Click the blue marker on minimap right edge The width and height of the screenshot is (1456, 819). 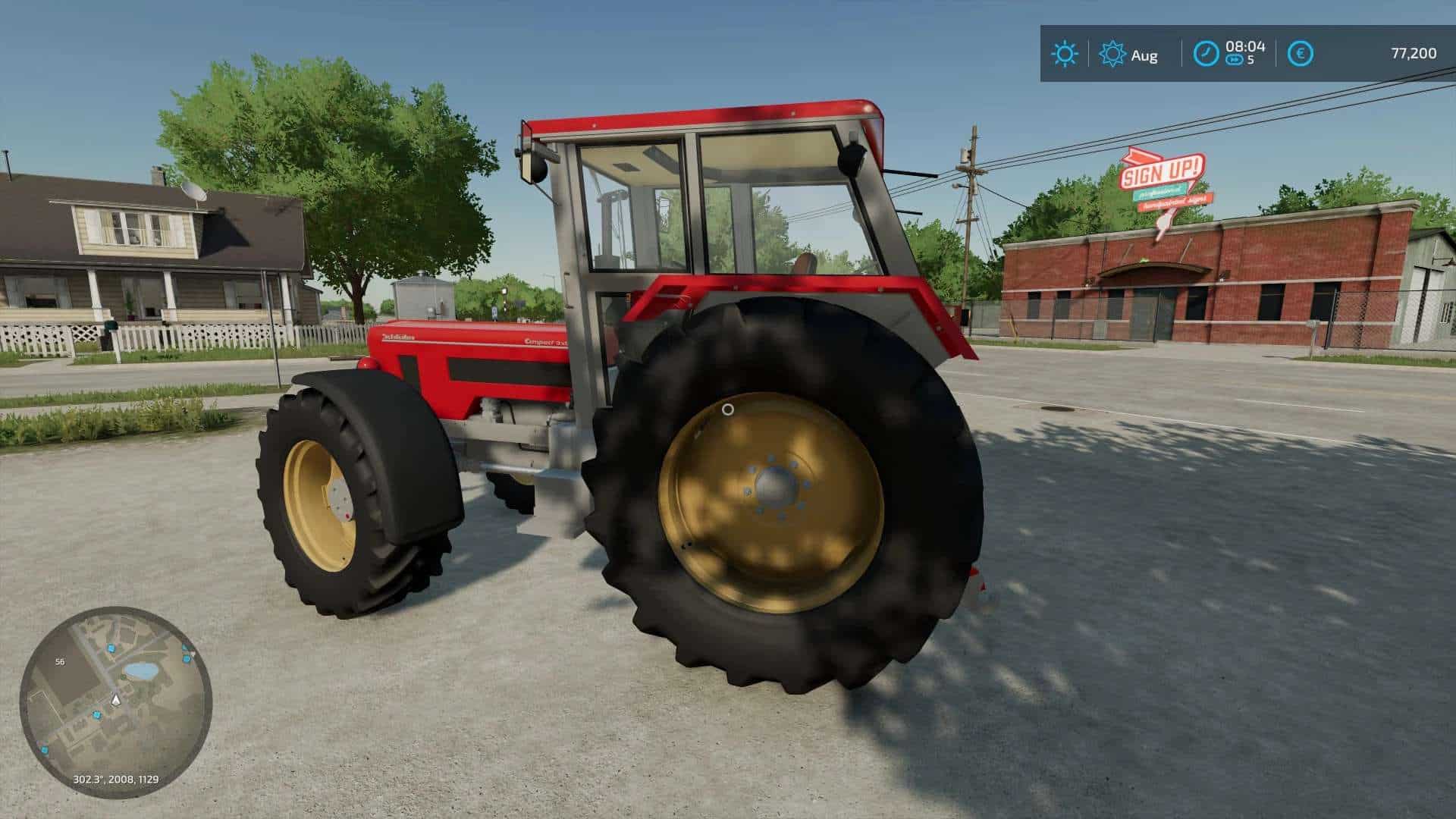click(186, 659)
